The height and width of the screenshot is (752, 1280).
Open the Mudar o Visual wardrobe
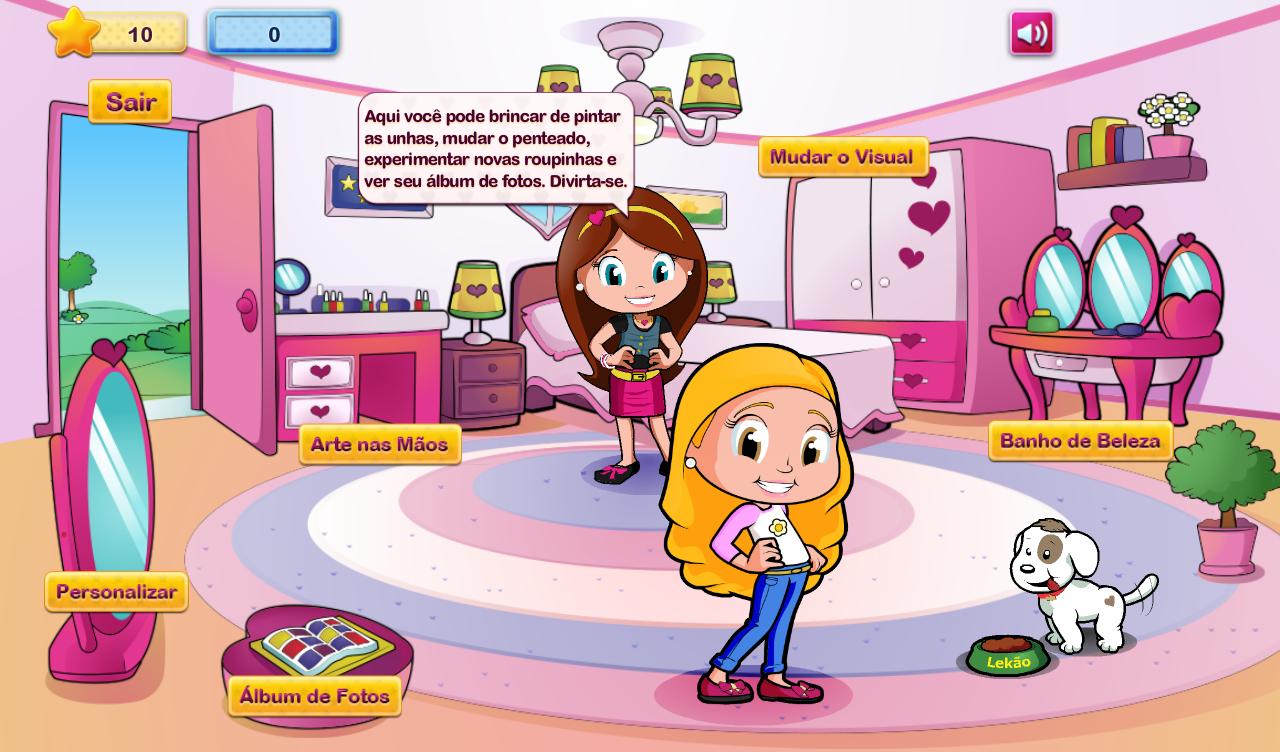[842, 157]
